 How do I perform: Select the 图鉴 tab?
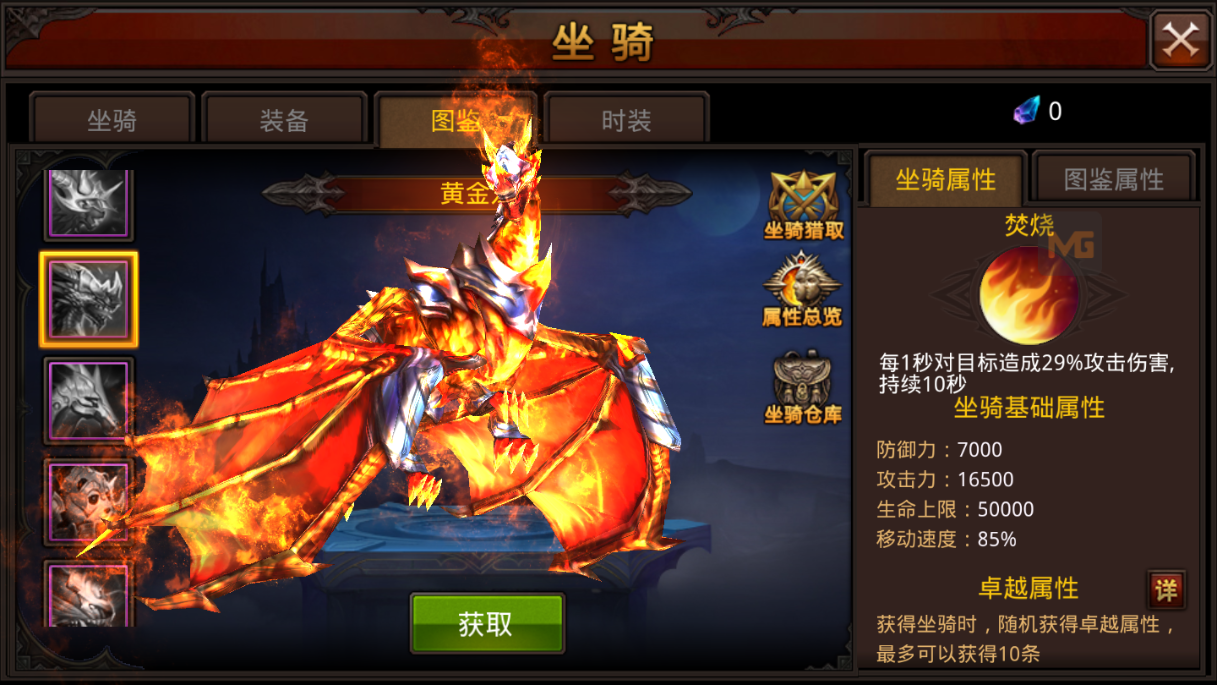click(455, 120)
